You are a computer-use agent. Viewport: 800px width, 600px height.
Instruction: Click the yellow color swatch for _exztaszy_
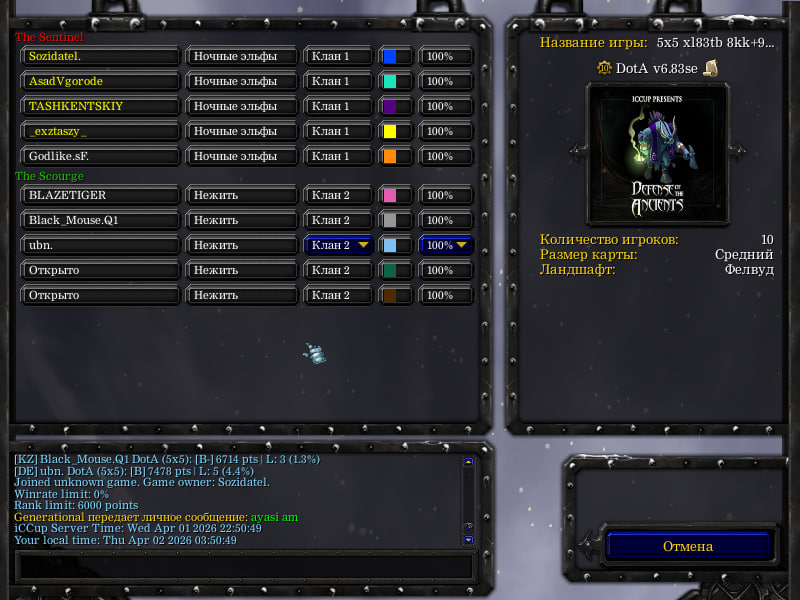tap(396, 131)
